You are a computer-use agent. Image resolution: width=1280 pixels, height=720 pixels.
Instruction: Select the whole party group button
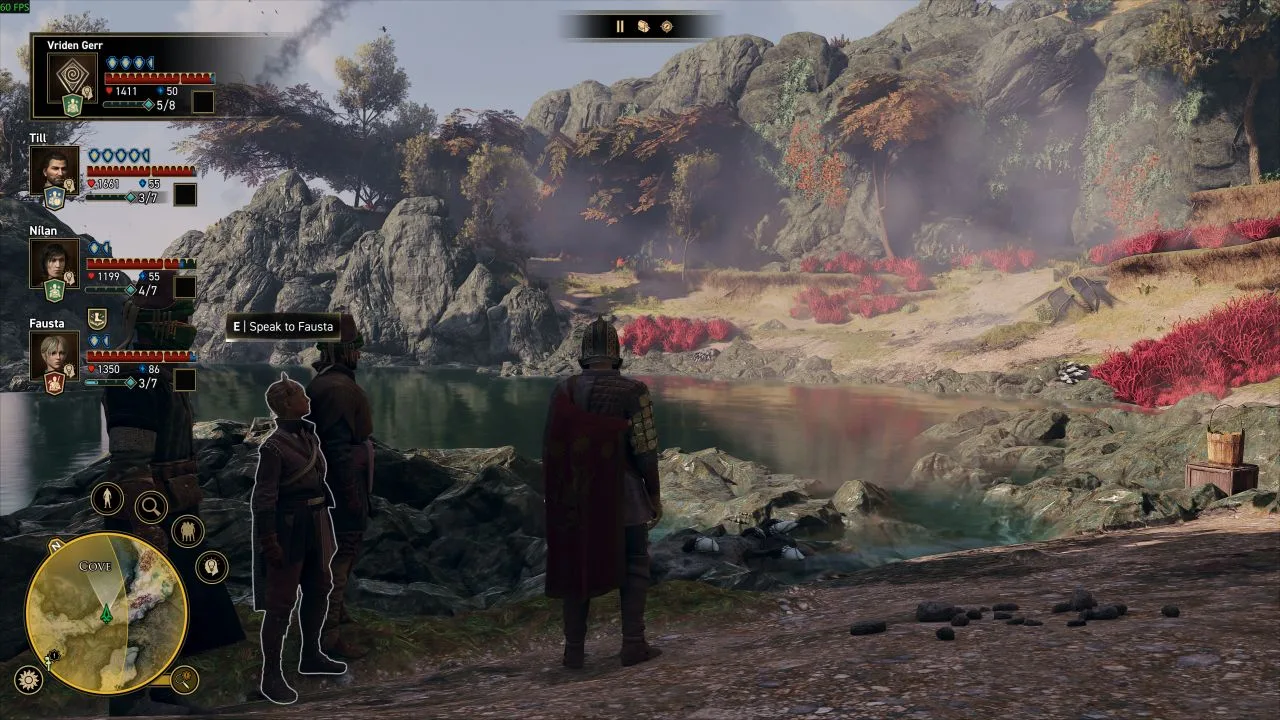pyautogui.click(x=187, y=531)
